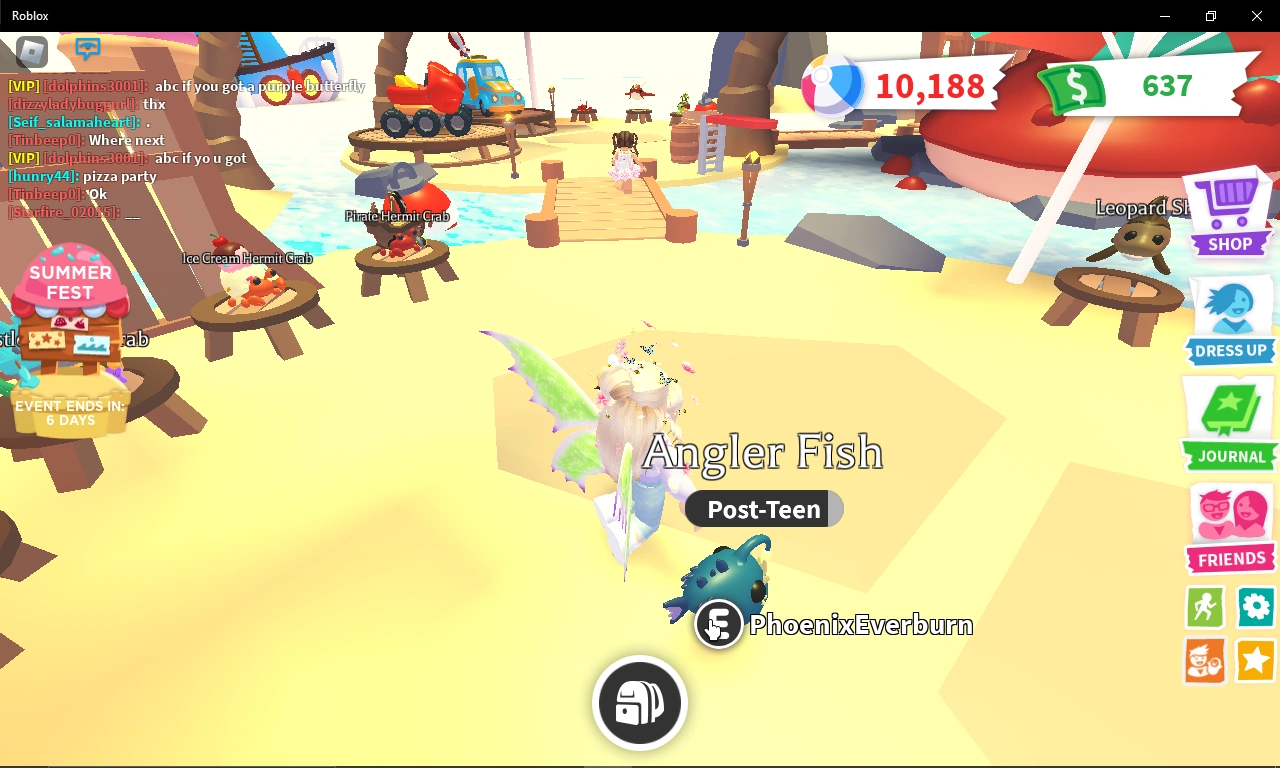Click the 10,188 bucks counter
Viewport: 1280px width, 768px height.
[928, 86]
